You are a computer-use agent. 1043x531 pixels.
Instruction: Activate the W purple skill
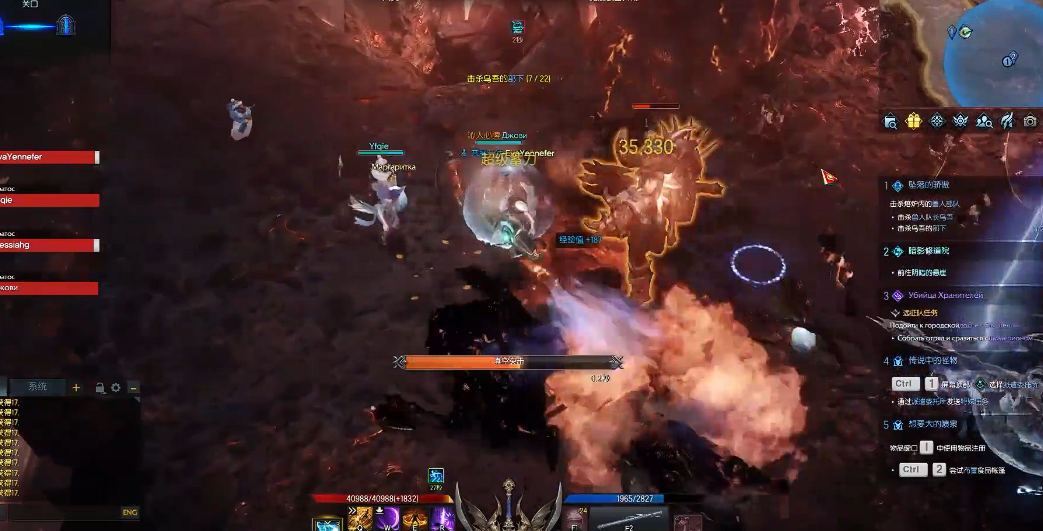point(387,519)
